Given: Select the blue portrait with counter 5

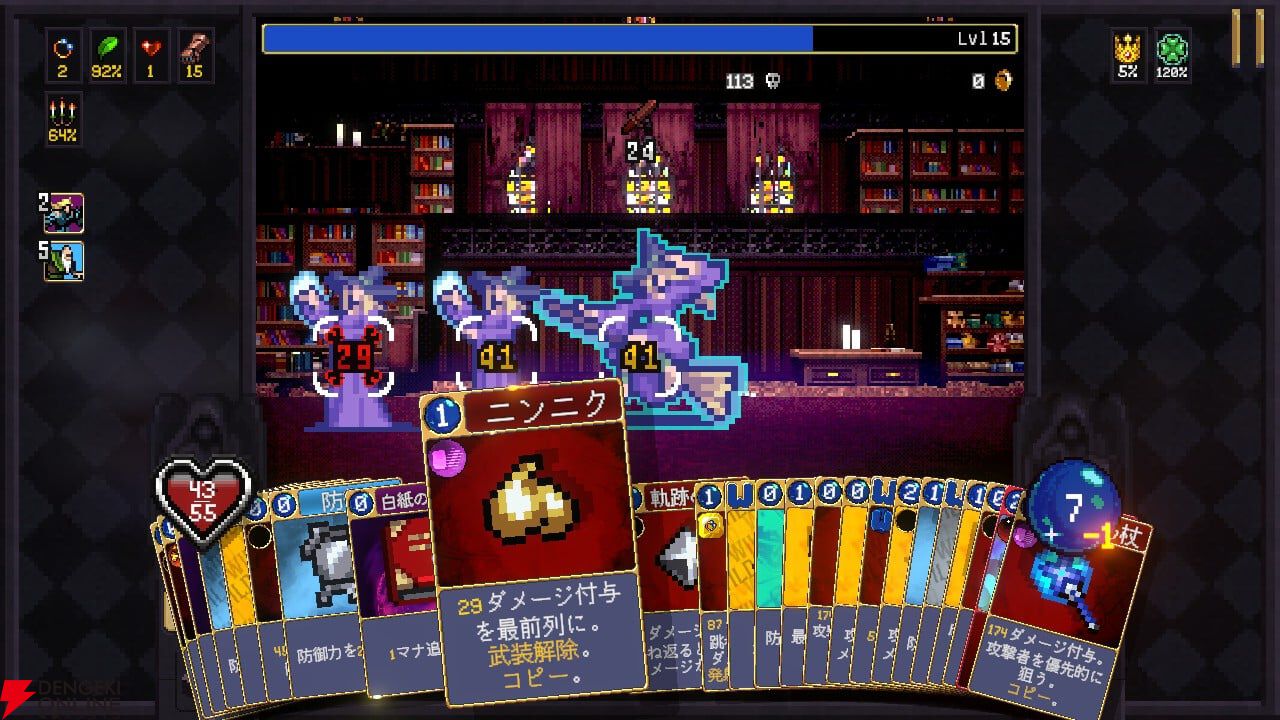Looking at the screenshot, I should point(64,262).
